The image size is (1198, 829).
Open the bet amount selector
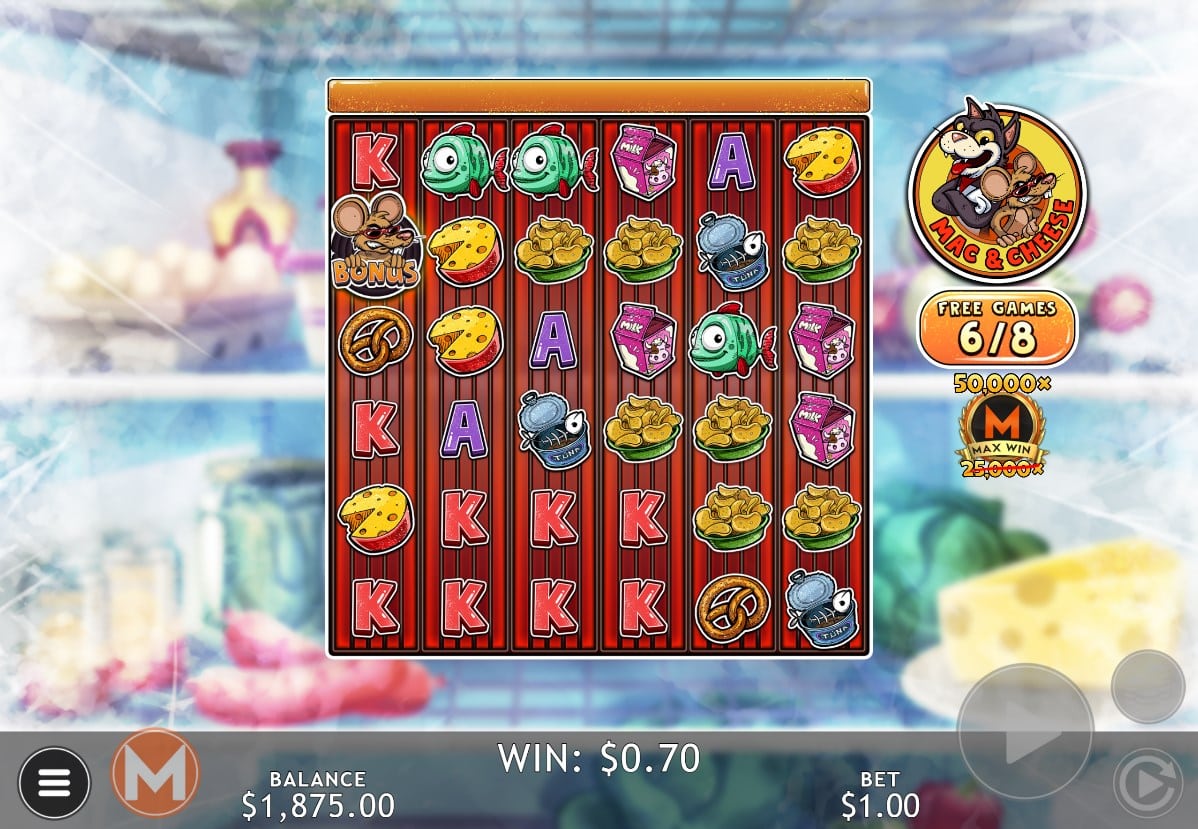tap(879, 793)
